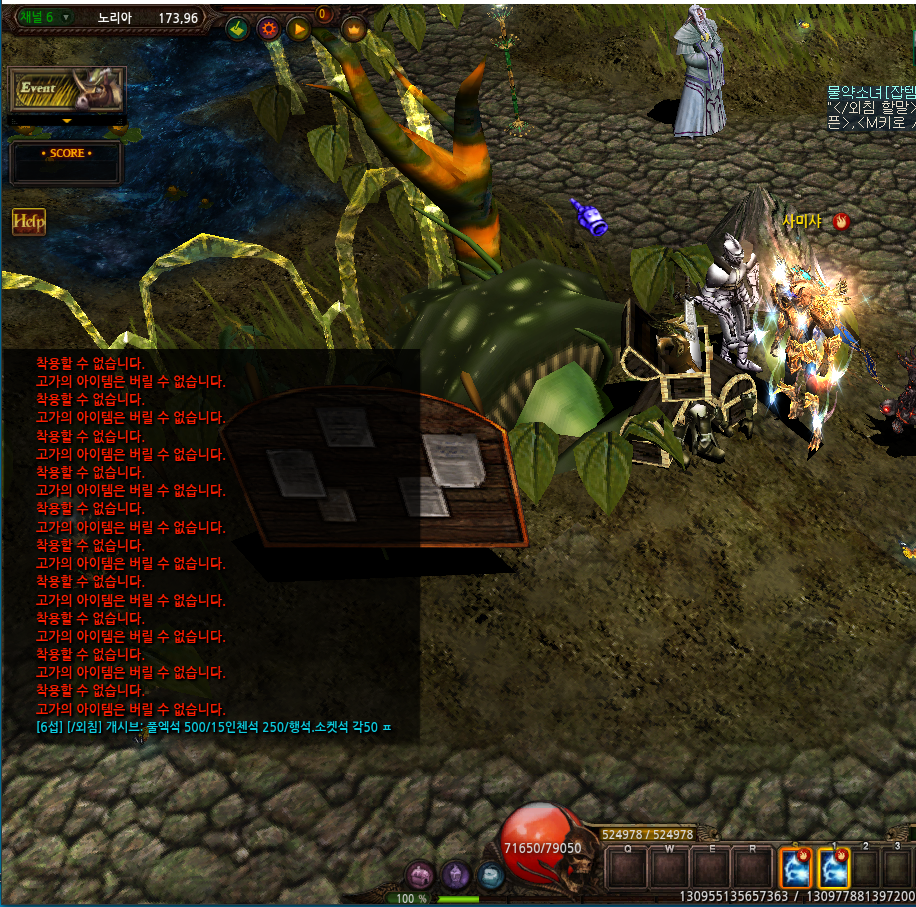Screen dimensions: 916x907
Task: Click the cyan shout message in chat
Action: click(x=213, y=727)
